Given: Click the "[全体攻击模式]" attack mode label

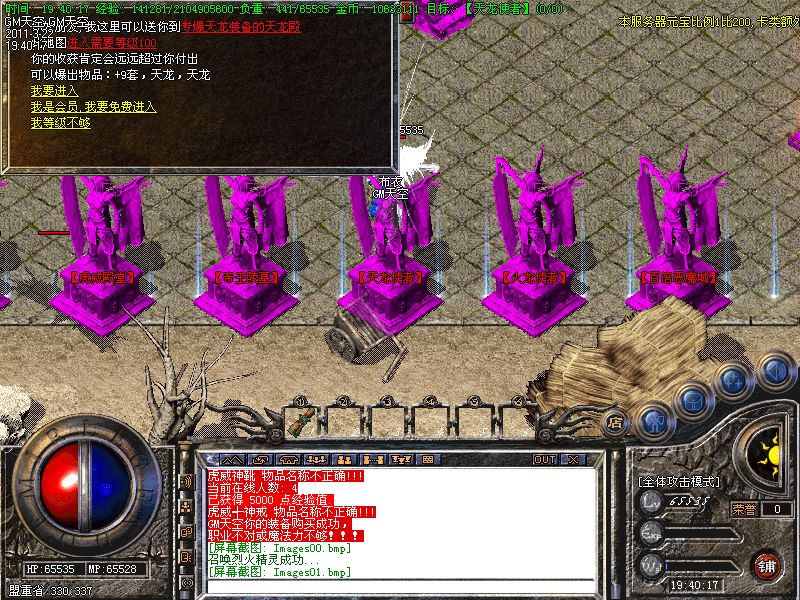Looking at the screenshot, I should [678, 481].
